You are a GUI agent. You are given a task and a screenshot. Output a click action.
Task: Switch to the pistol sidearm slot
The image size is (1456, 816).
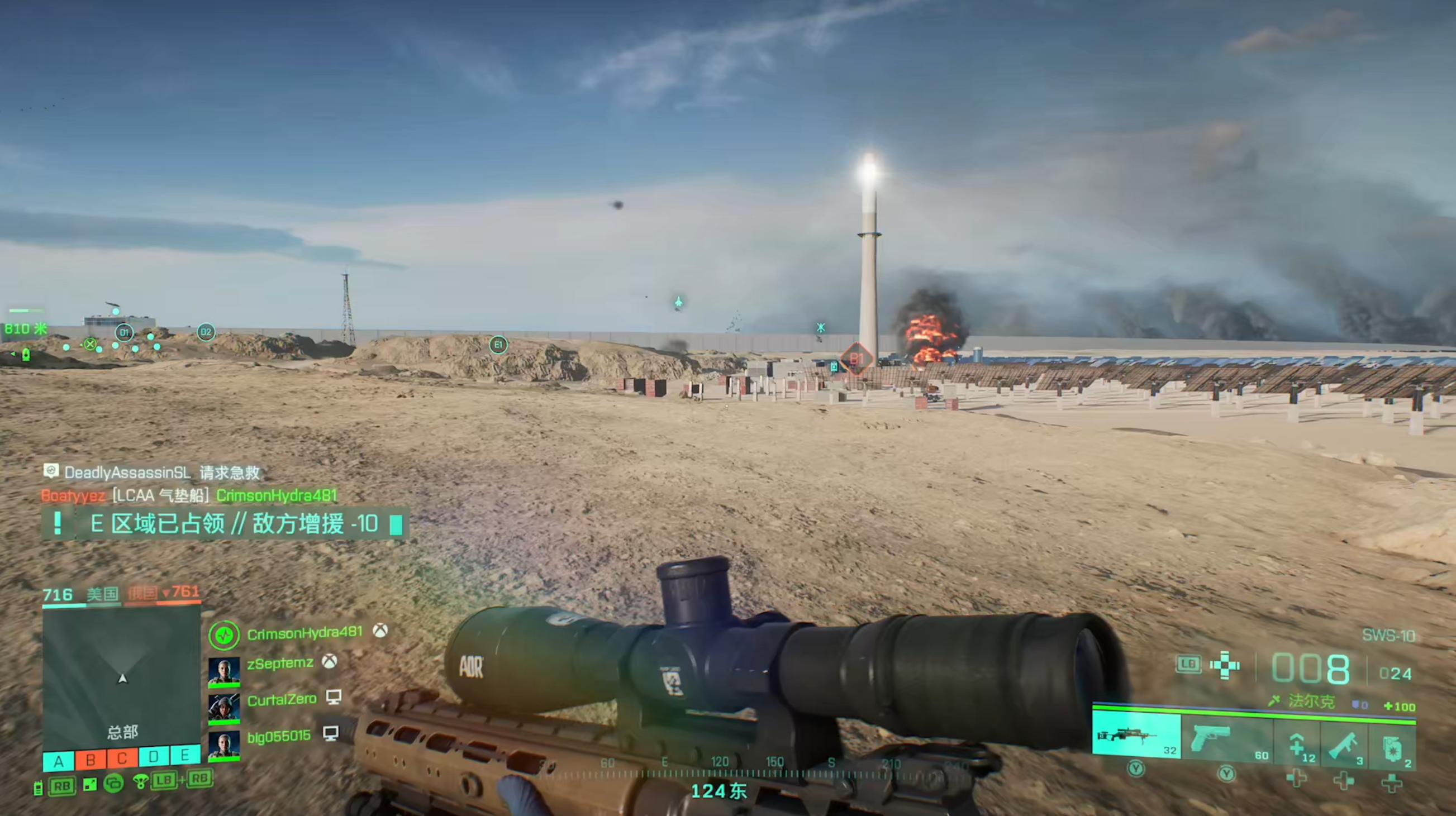[1226, 737]
